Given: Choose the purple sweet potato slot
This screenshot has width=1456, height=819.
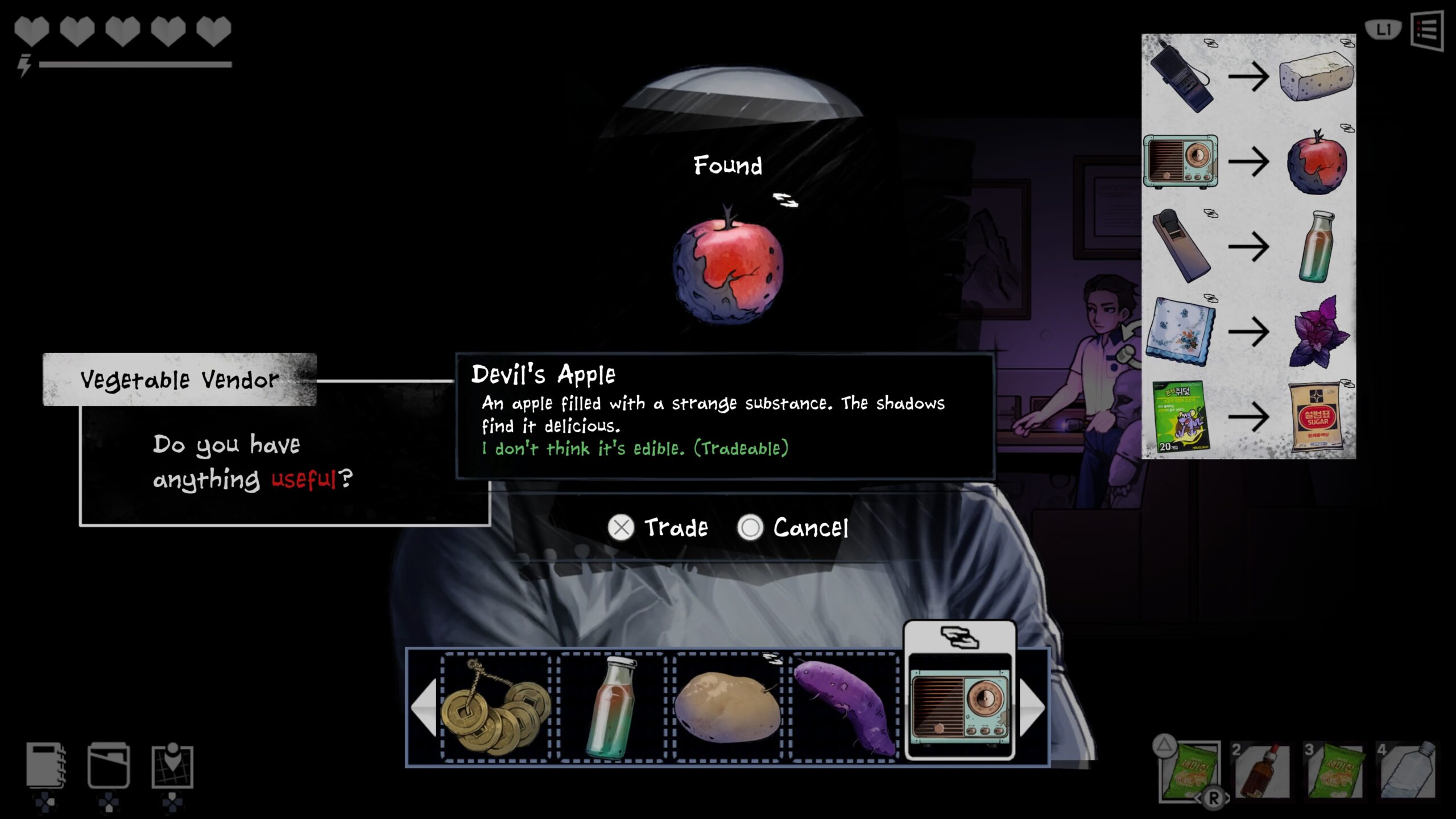Looking at the screenshot, I should [844, 706].
